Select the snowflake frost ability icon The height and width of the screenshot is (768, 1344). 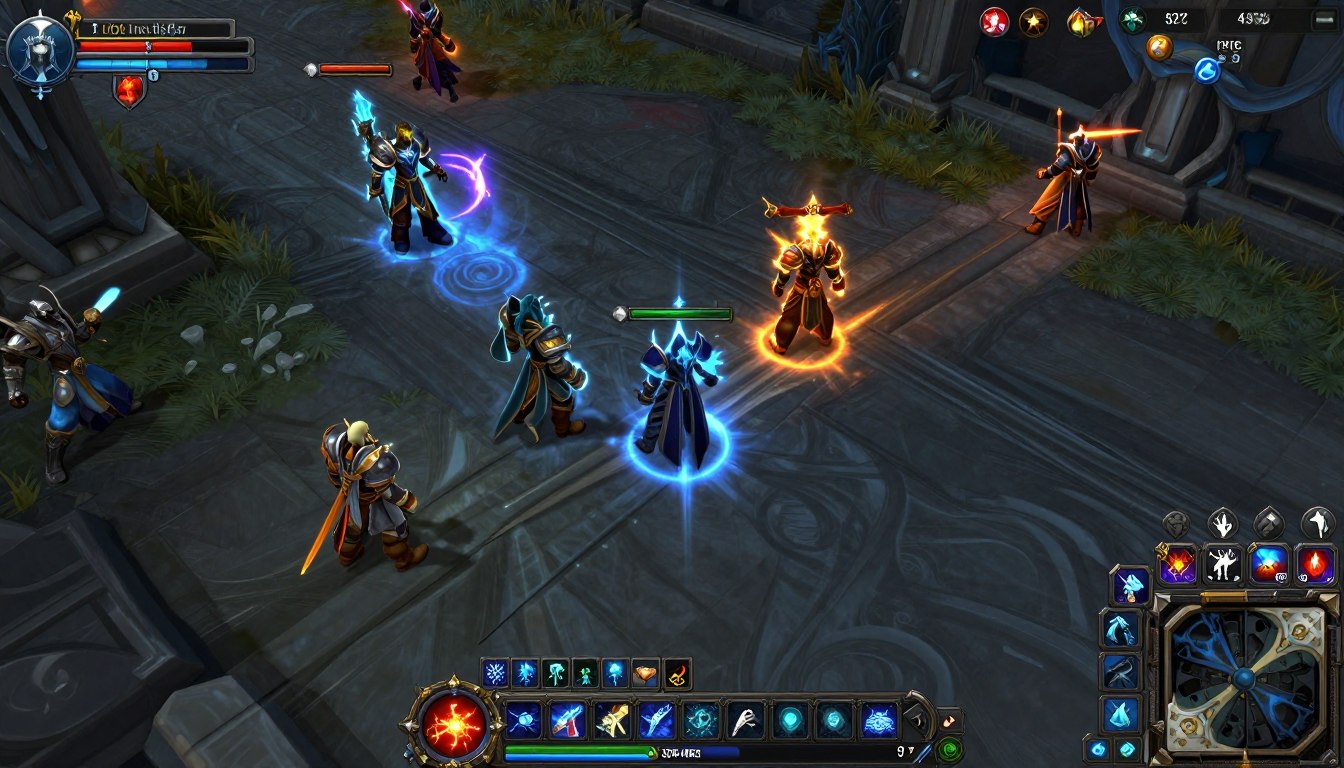point(495,673)
